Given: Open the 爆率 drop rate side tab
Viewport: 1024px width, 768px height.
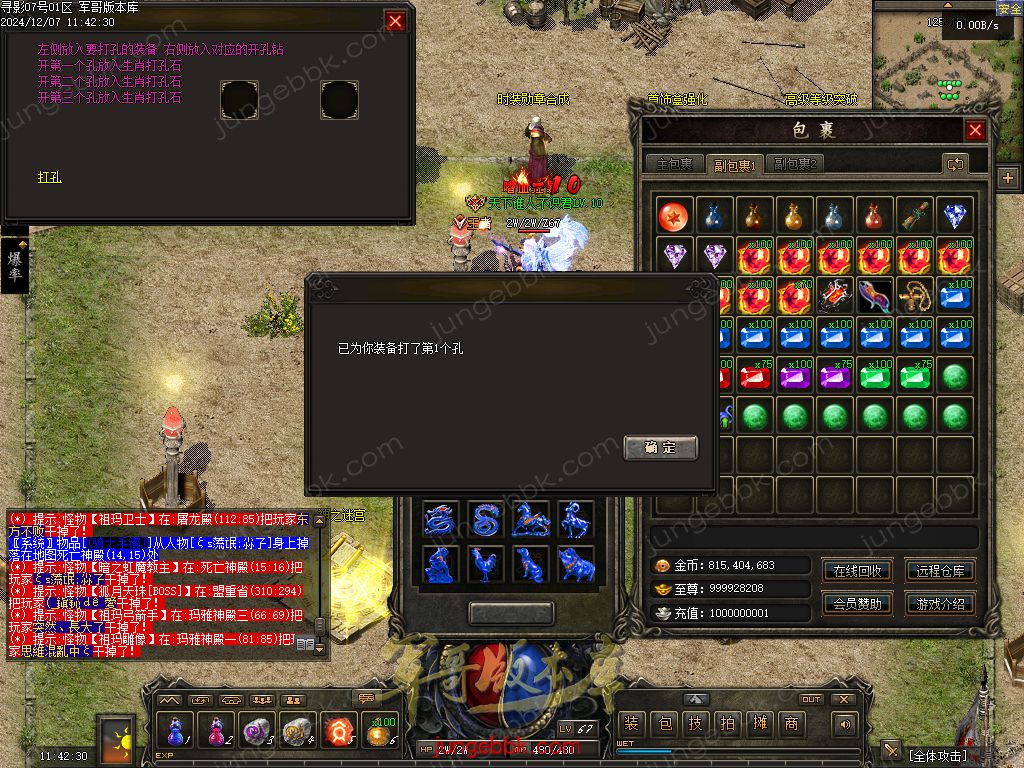Looking at the screenshot, I should point(15,266).
